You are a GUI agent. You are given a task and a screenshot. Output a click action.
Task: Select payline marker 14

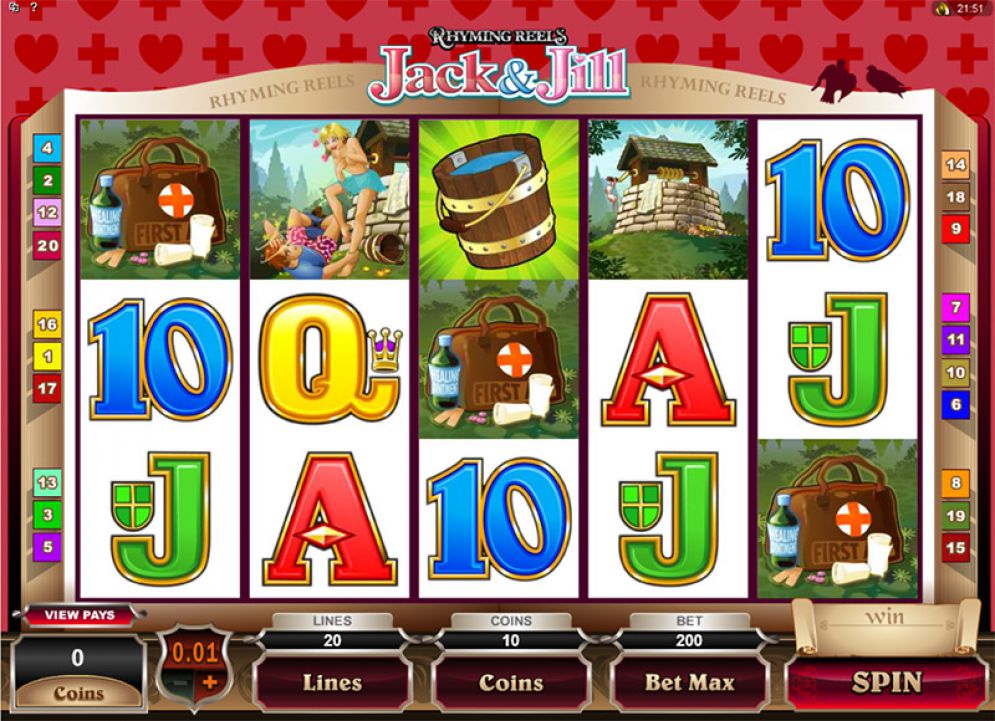tap(956, 165)
